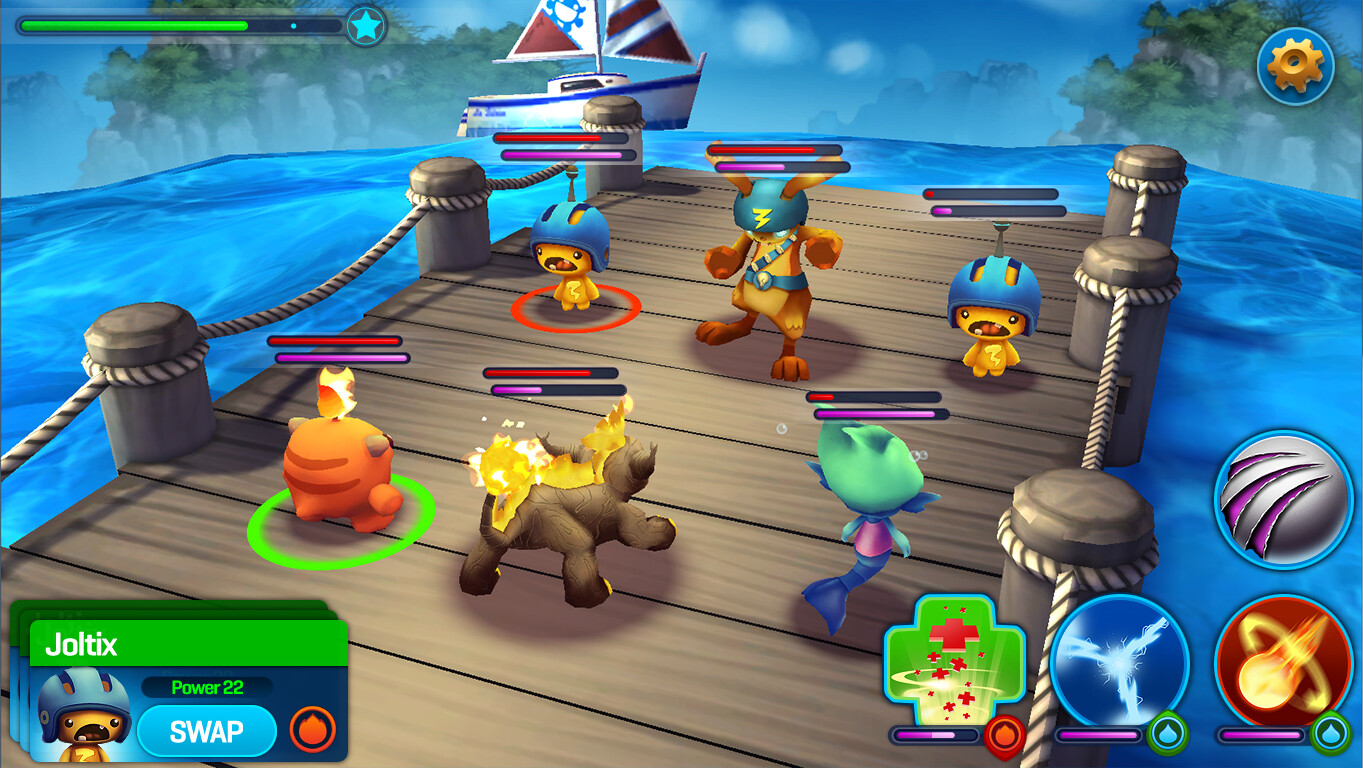Click the star icon on progress bar

tap(366, 26)
